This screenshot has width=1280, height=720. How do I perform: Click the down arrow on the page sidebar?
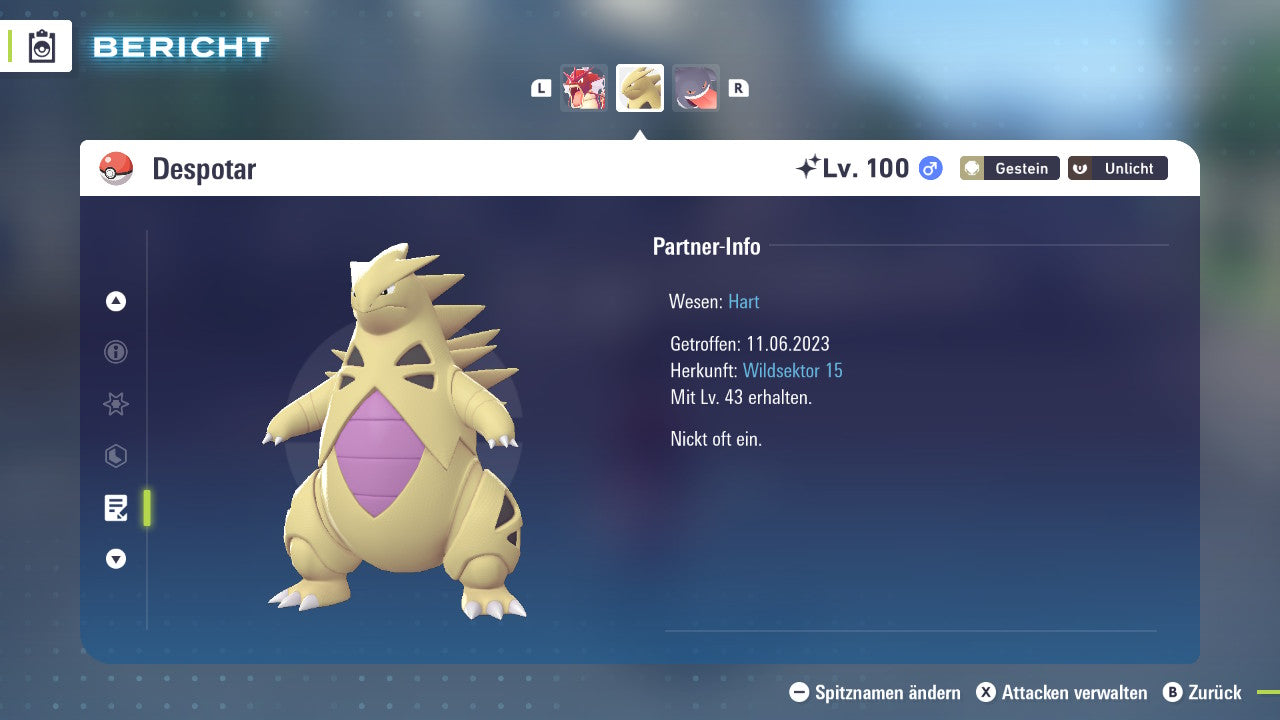[x=116, y=560]
